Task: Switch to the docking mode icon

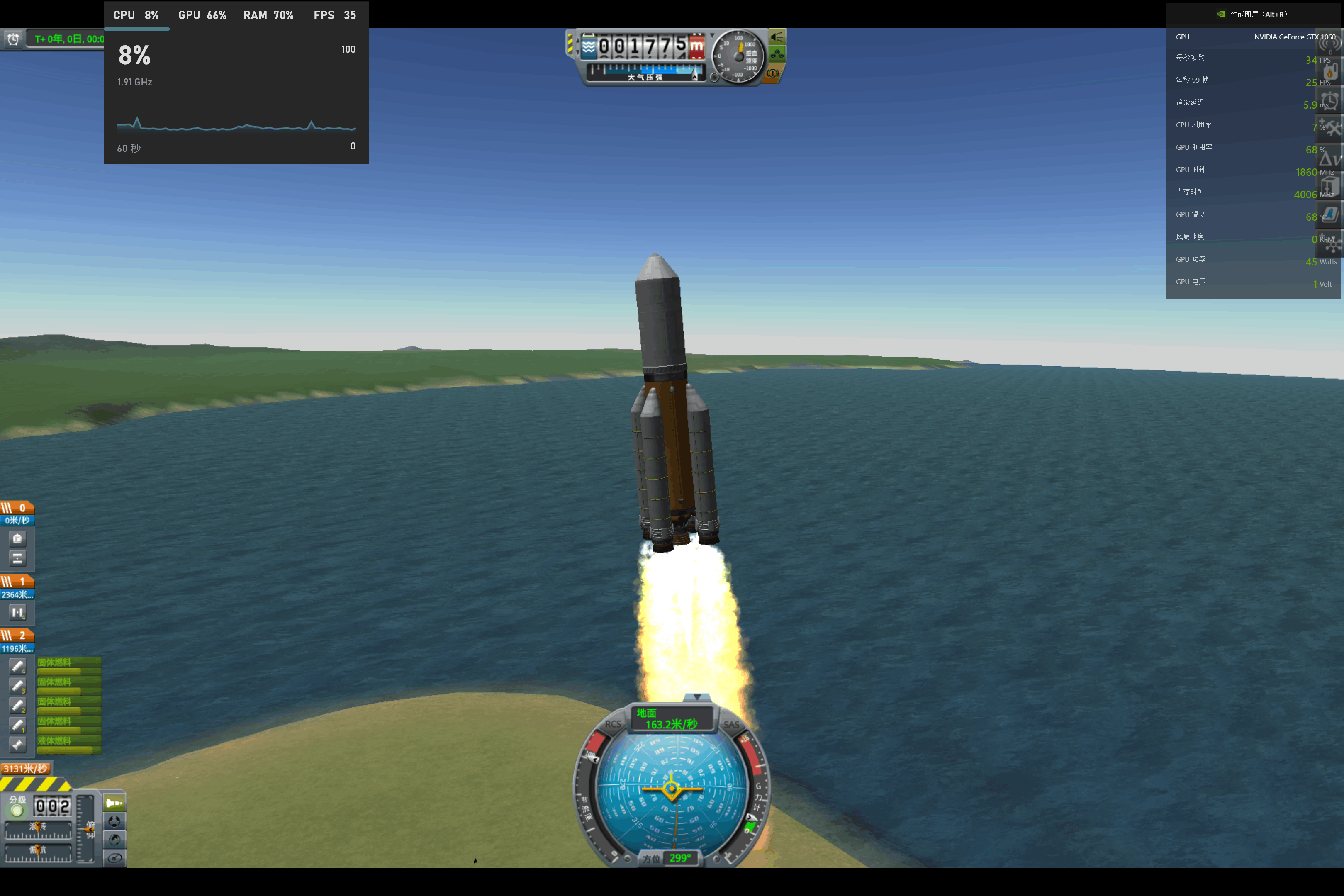Action: click(x=114, y=821)
